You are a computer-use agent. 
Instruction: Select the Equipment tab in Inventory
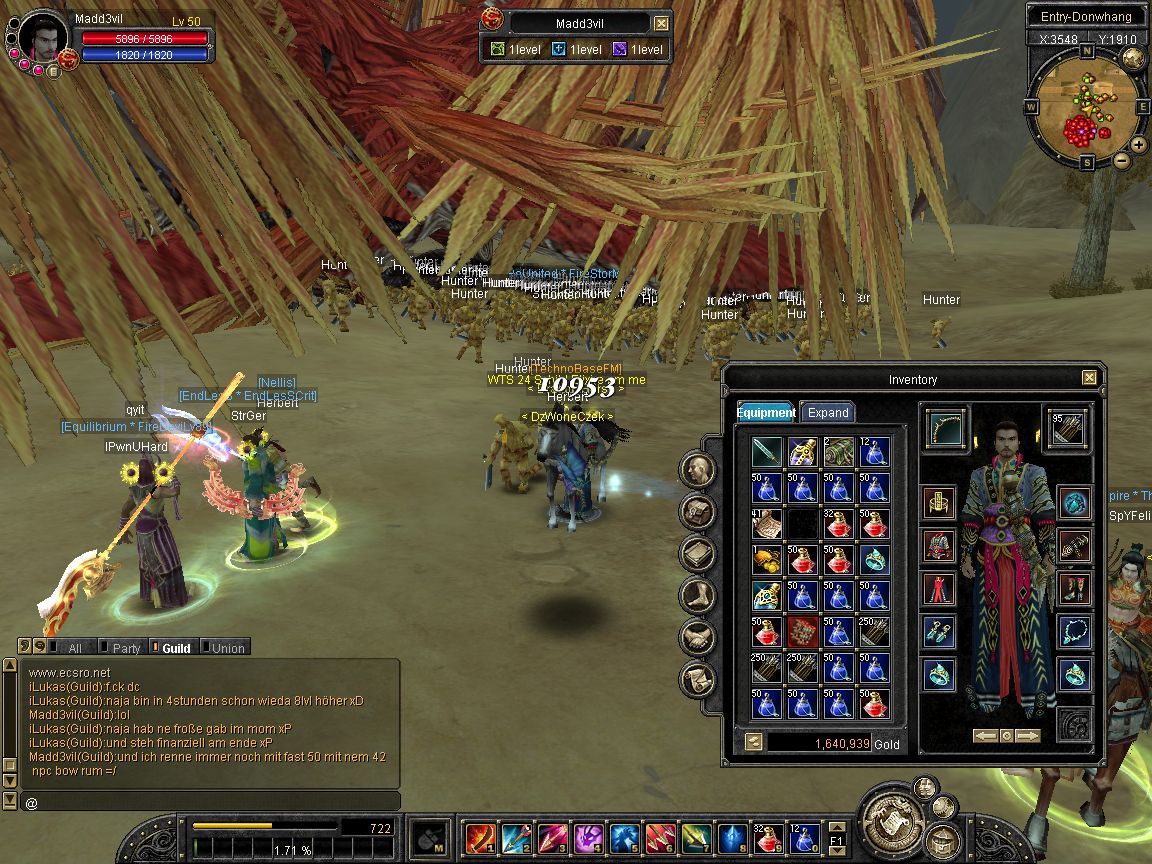coord(766,412)
